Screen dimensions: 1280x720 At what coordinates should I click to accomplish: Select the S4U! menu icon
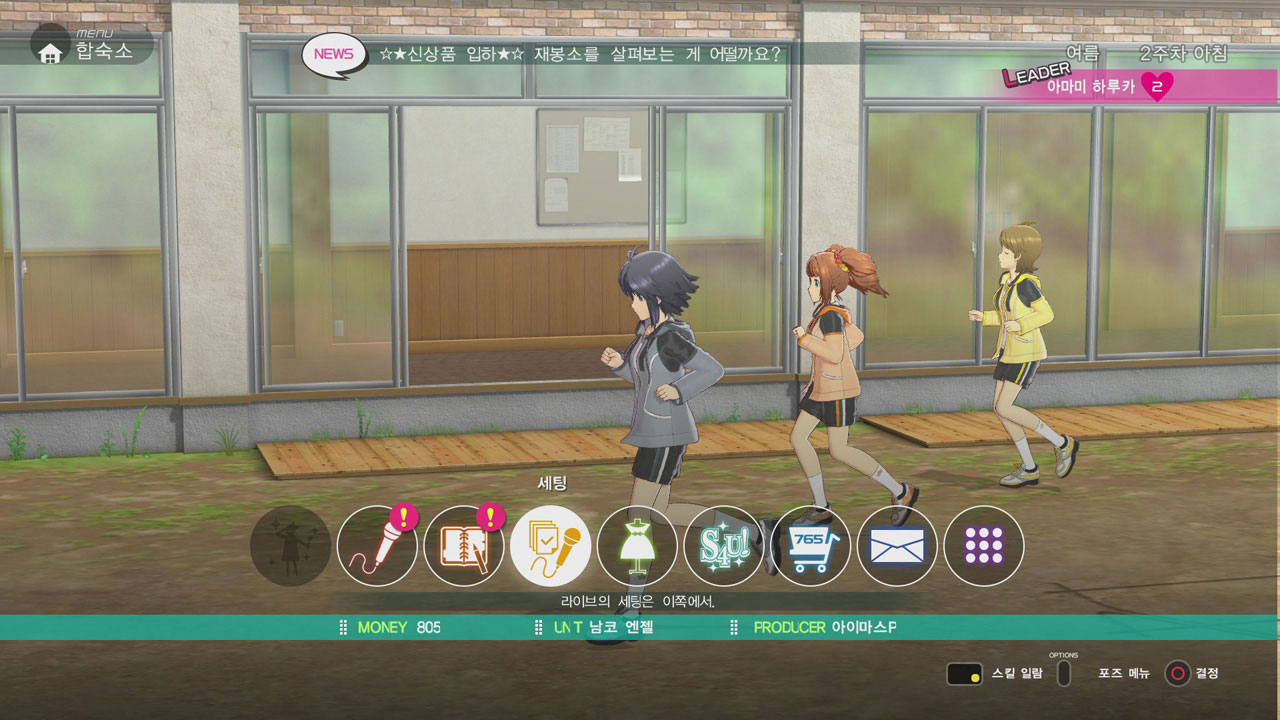pyautogui.click(x=723, y=546)
